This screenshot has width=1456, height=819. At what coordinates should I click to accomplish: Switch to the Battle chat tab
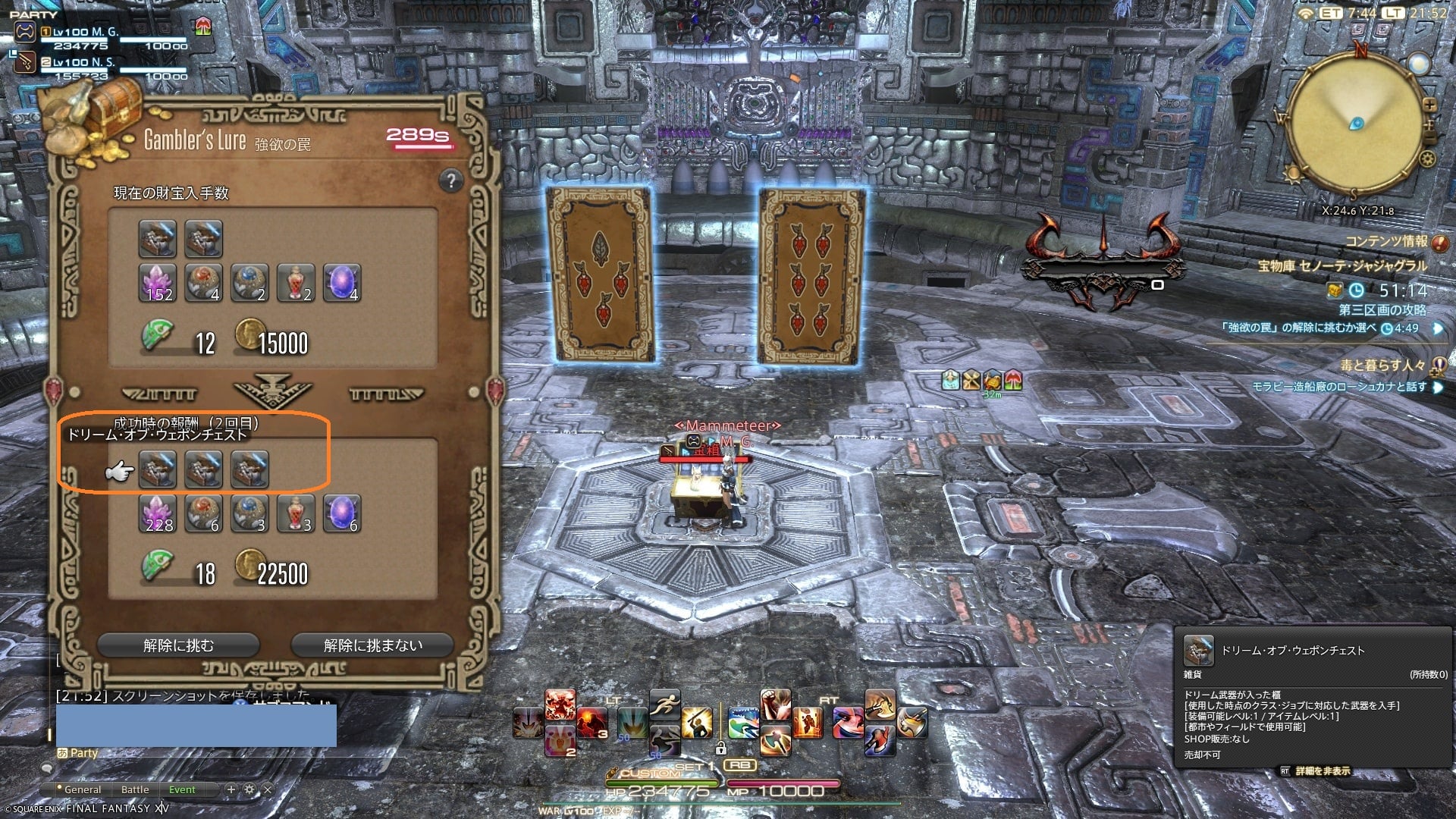135,789
